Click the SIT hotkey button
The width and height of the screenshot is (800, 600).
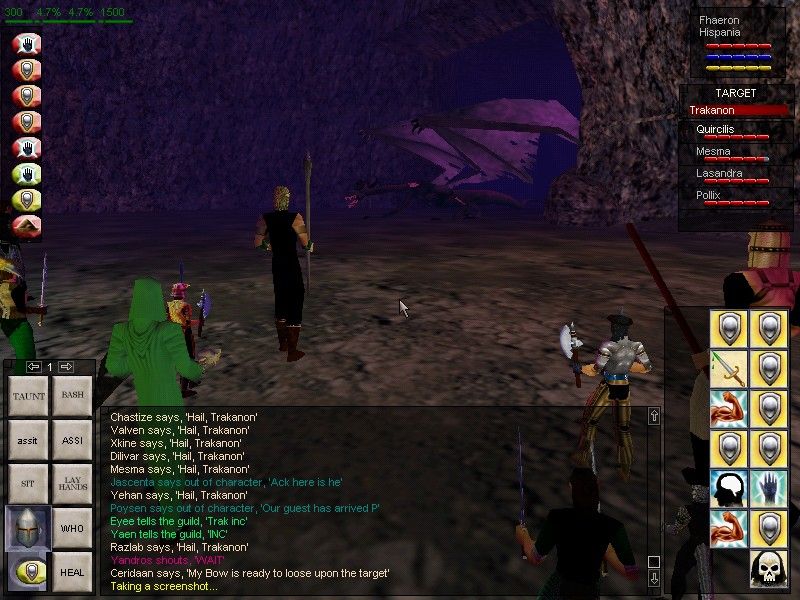(28, 484)
